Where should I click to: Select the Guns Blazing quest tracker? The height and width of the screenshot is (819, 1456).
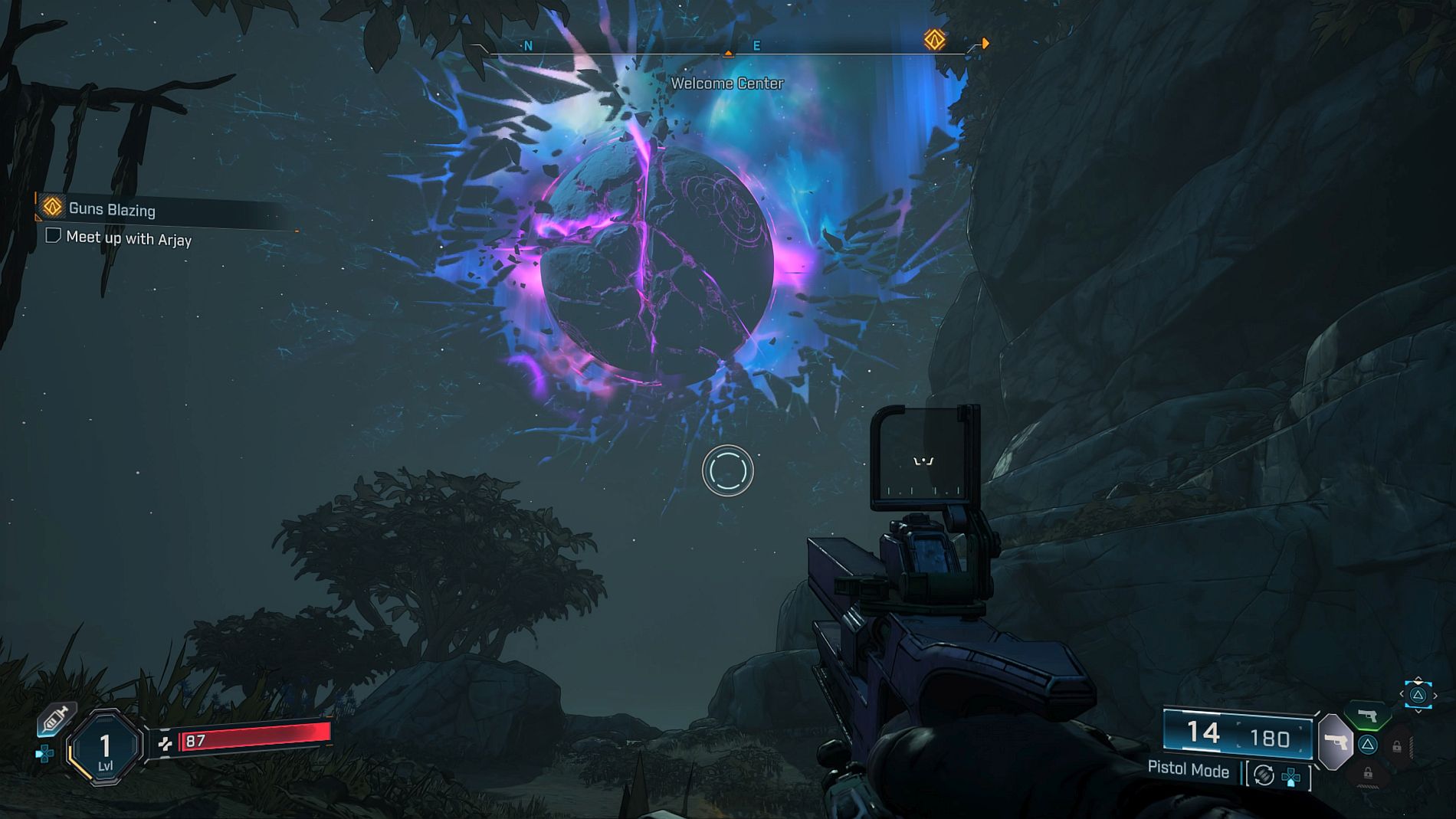click(x=112, y=209)
